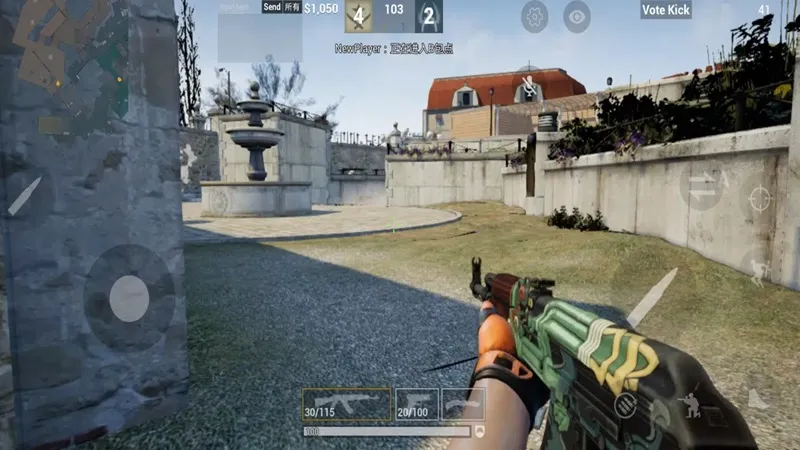Viewport: 800px width, 450px height.
Task: Tap the right-side knife fire button
Action: [651, 297]
